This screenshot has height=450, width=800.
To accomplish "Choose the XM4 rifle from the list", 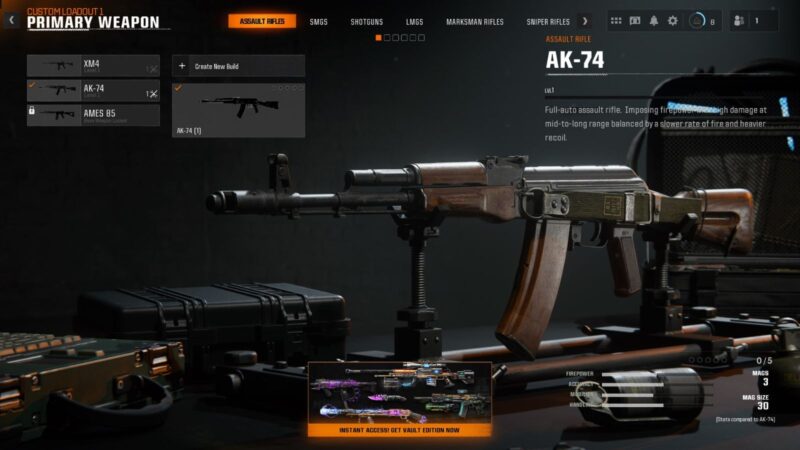I will (92, 66).
